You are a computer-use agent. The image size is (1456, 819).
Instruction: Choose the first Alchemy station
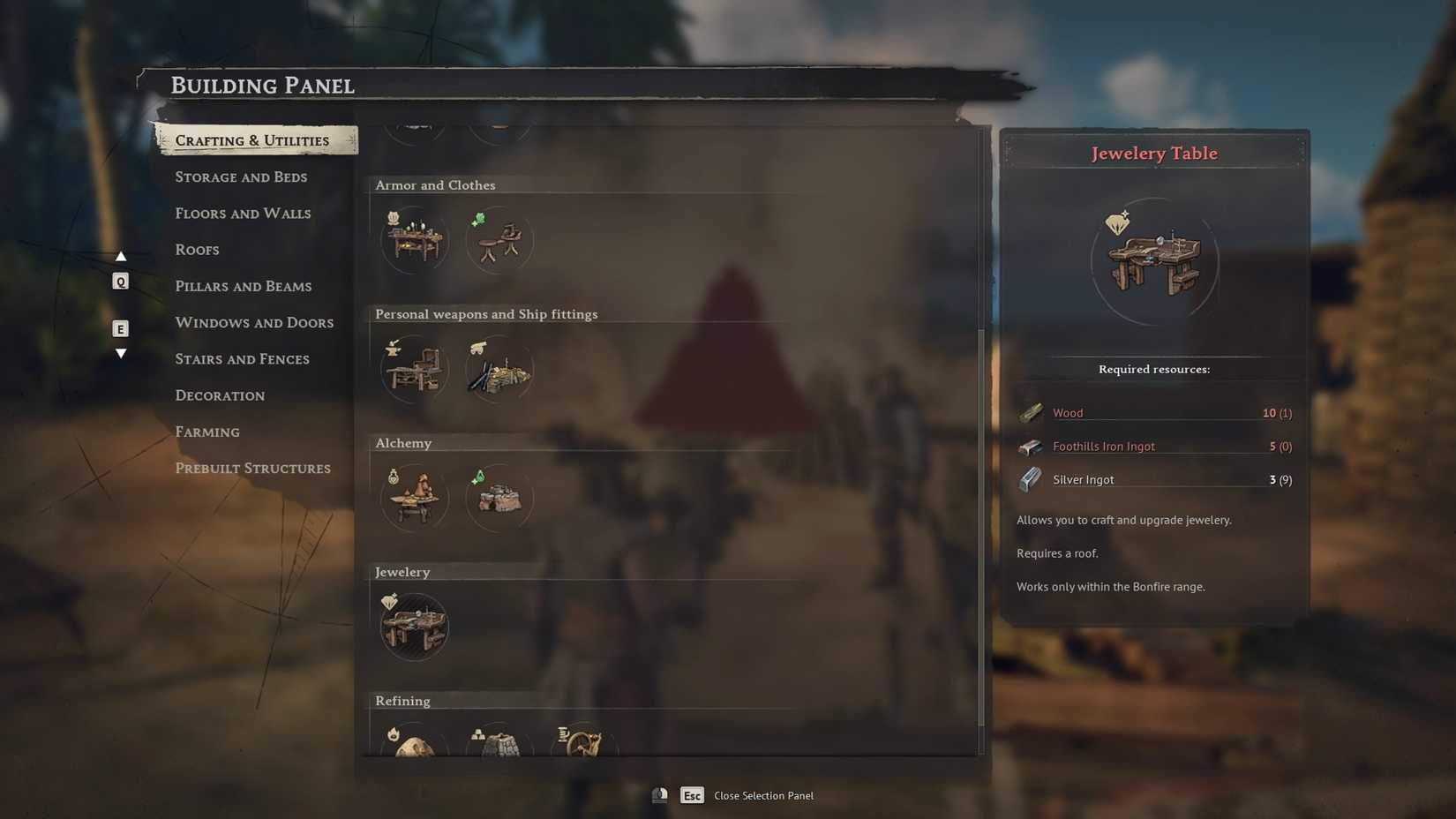[x=414, y=498]
